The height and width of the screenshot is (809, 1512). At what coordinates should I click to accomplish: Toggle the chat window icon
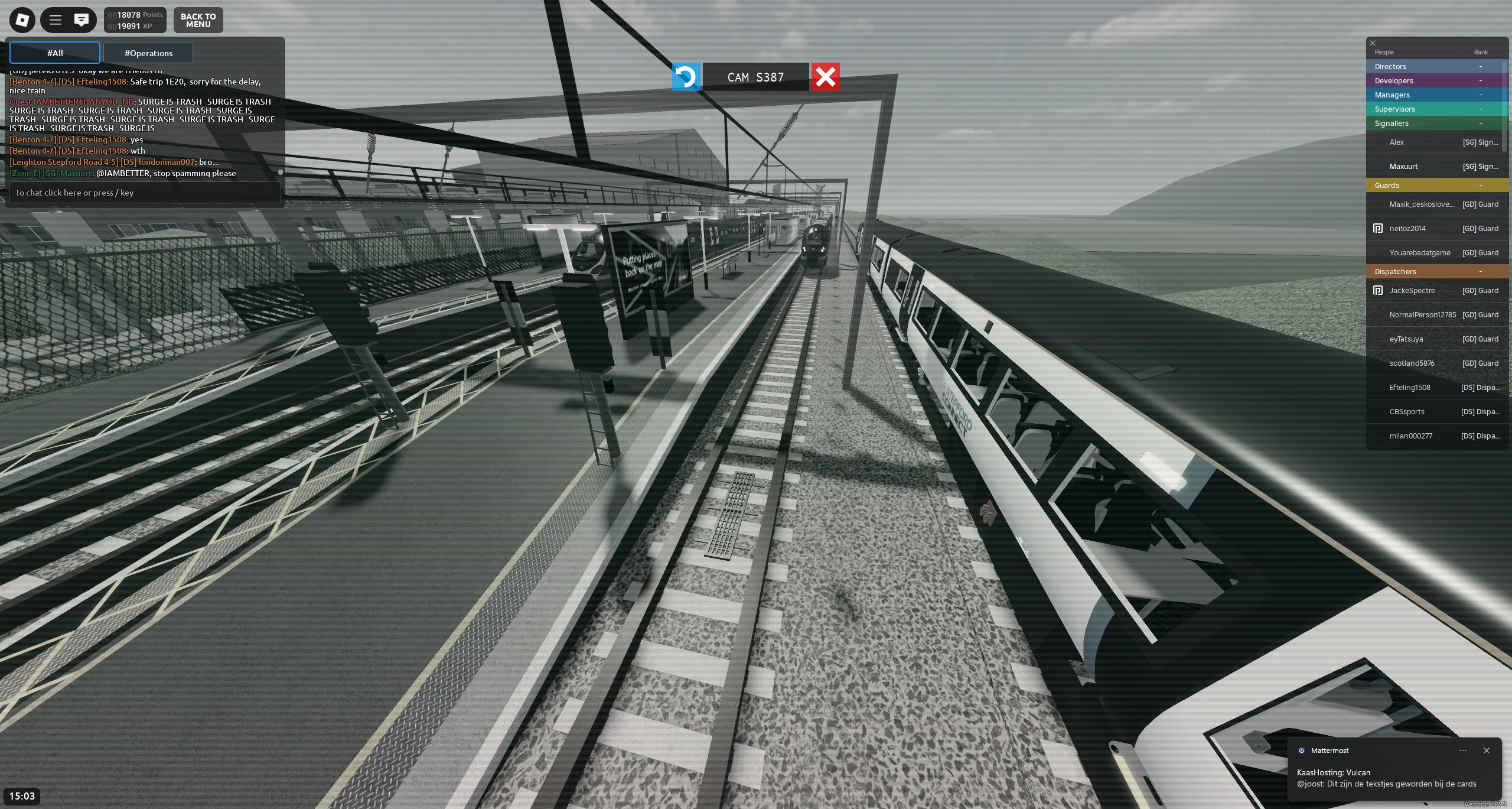pos(82,20)
